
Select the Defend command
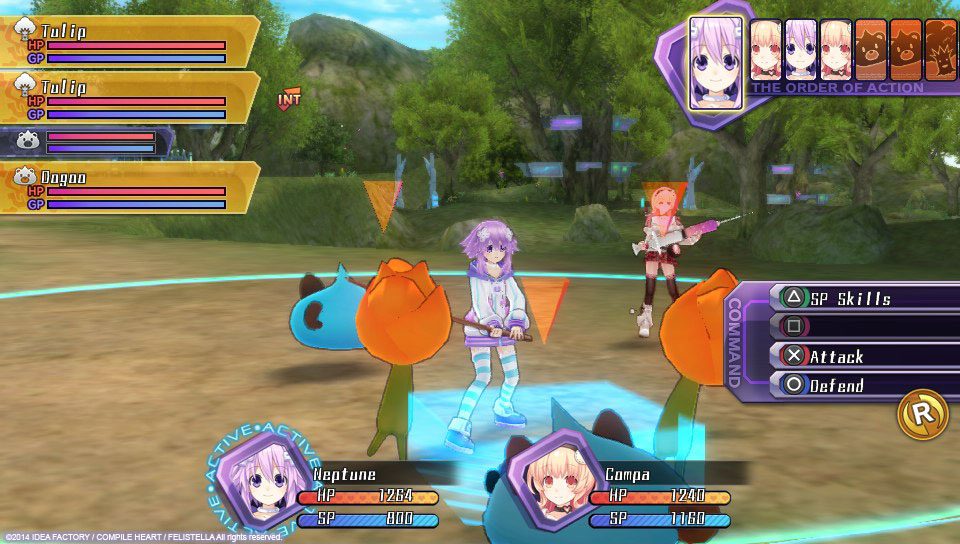(850, 385)
